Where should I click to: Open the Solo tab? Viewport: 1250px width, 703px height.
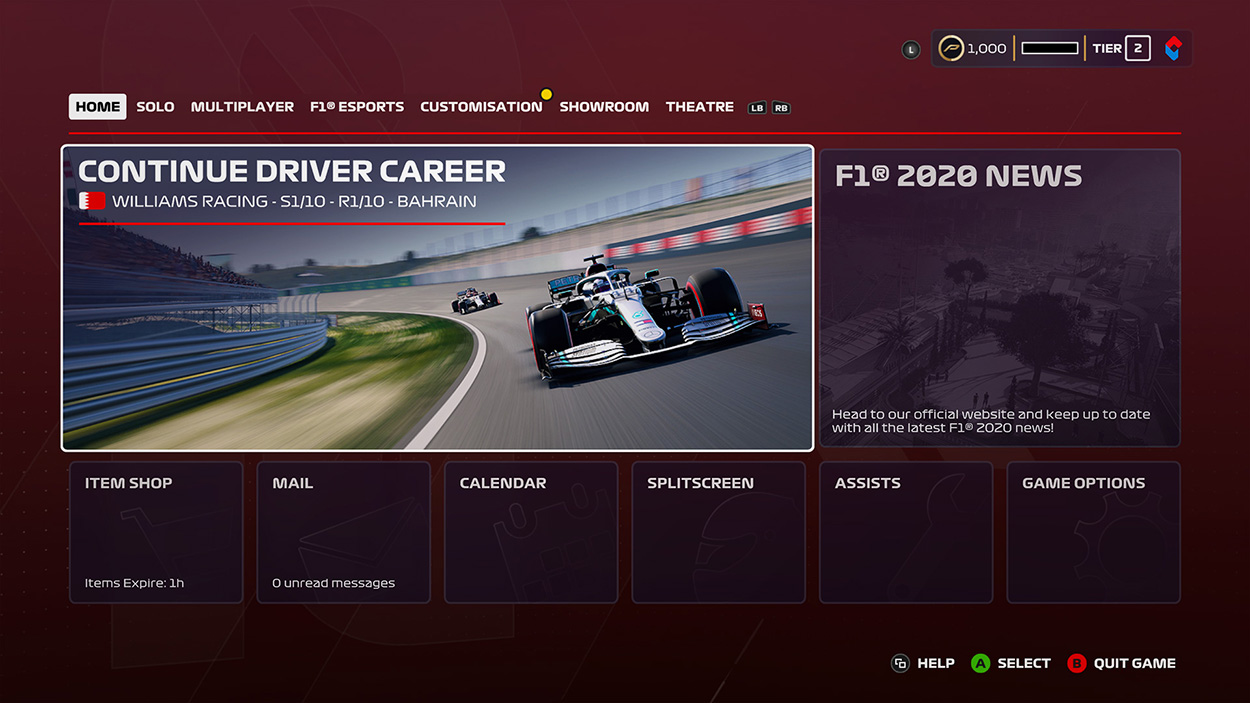(x=155, y=107)
